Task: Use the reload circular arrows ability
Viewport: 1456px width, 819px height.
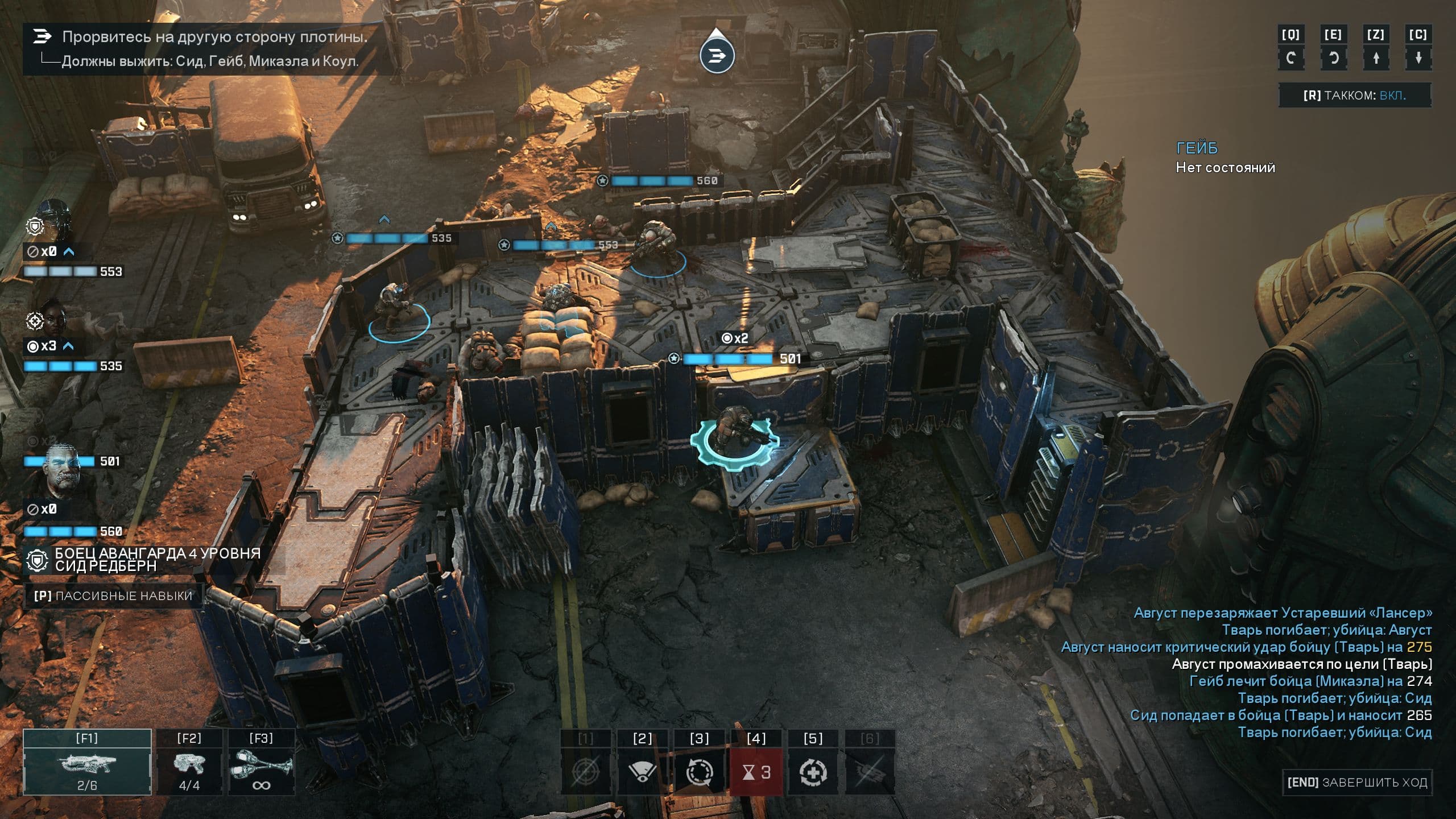Action: pos(699,771)
